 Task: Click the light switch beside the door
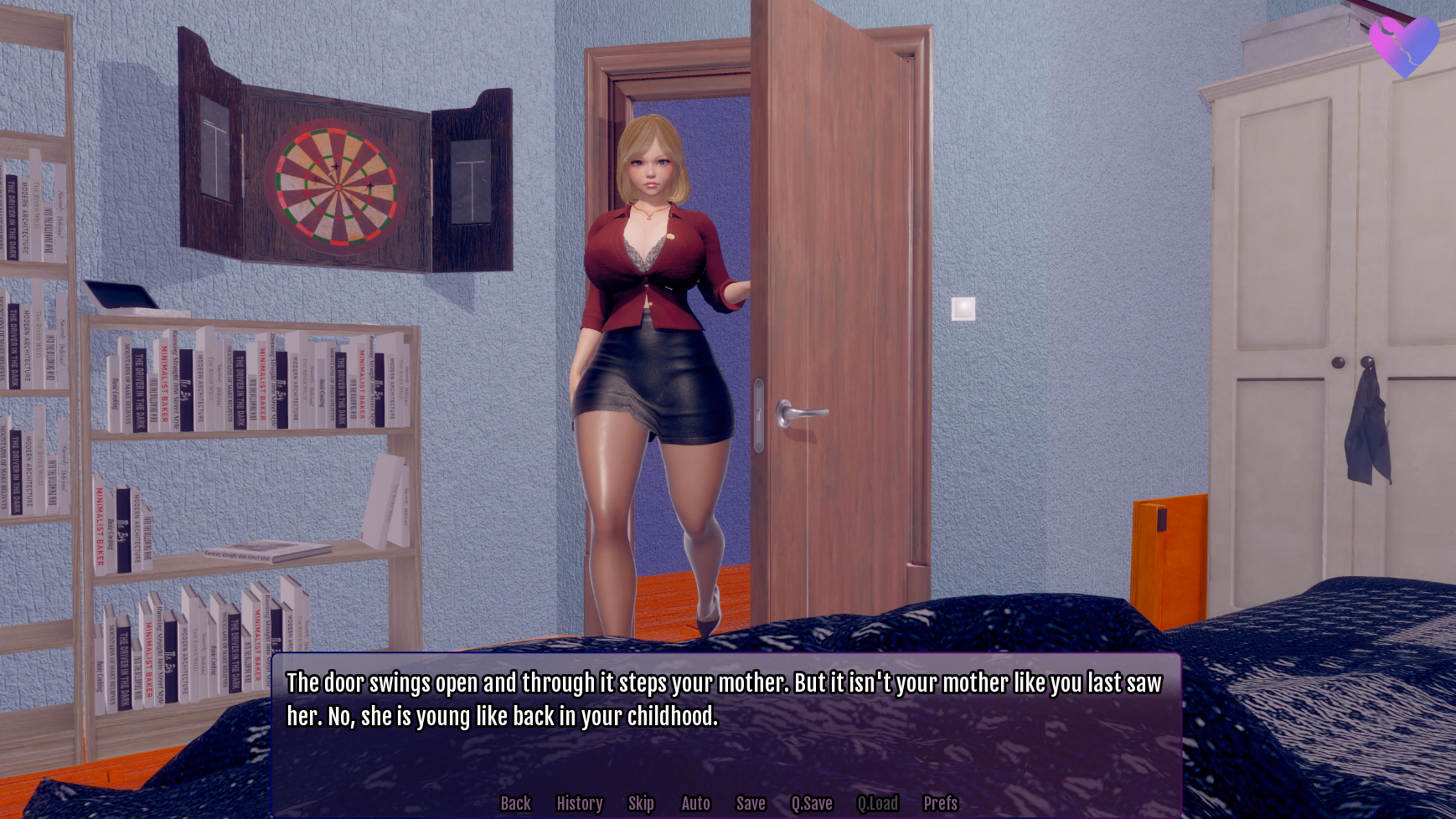tap(965, 308)
